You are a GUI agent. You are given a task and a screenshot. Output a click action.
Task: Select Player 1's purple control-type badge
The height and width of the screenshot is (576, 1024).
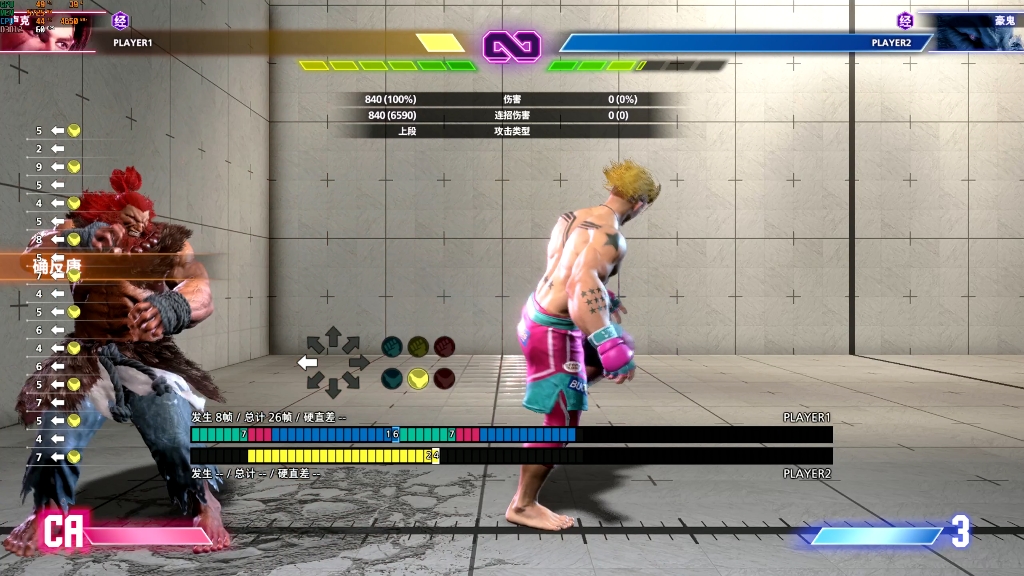click(x=121, y=20)
